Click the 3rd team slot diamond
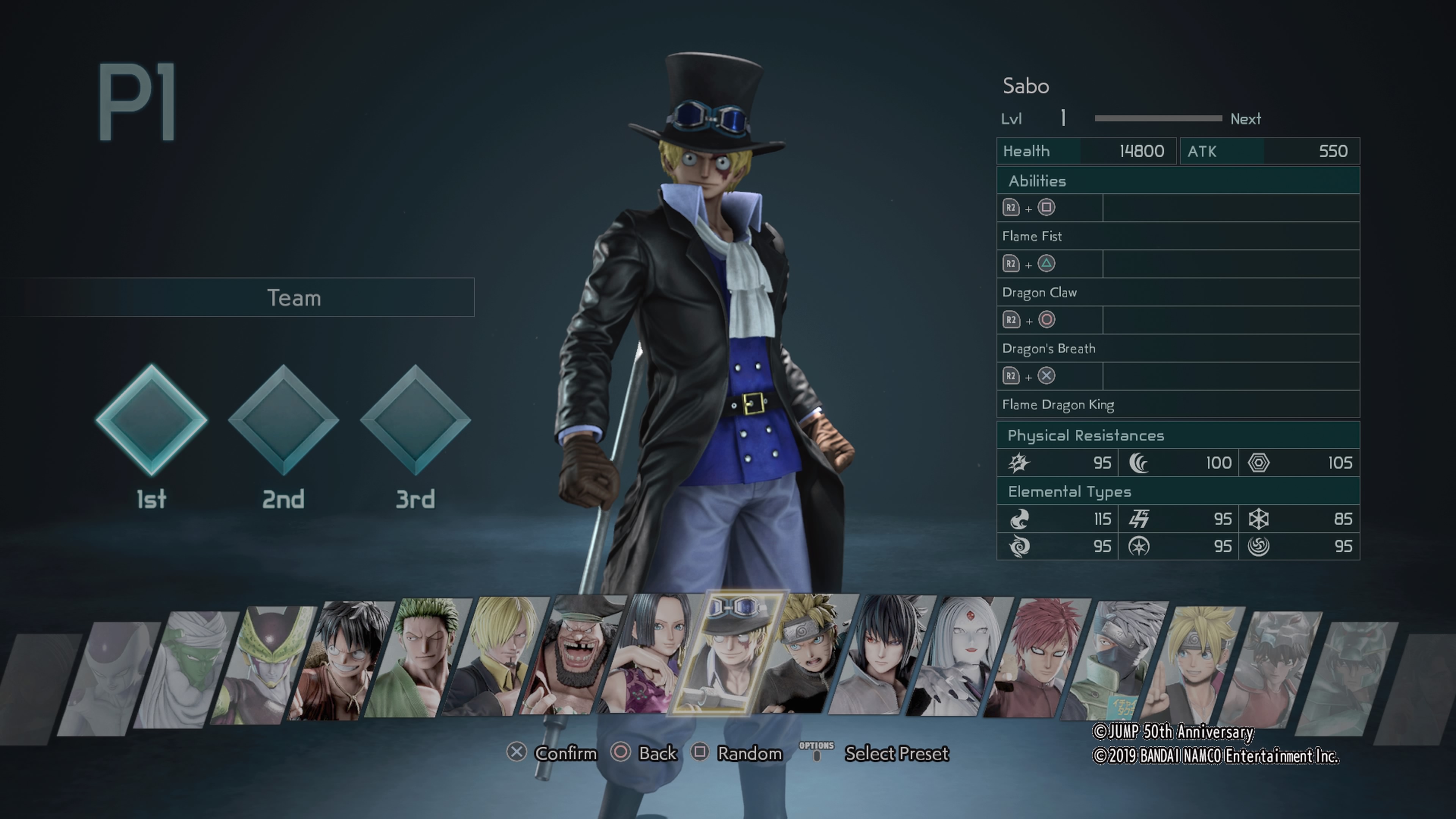 tap(416, 420)
